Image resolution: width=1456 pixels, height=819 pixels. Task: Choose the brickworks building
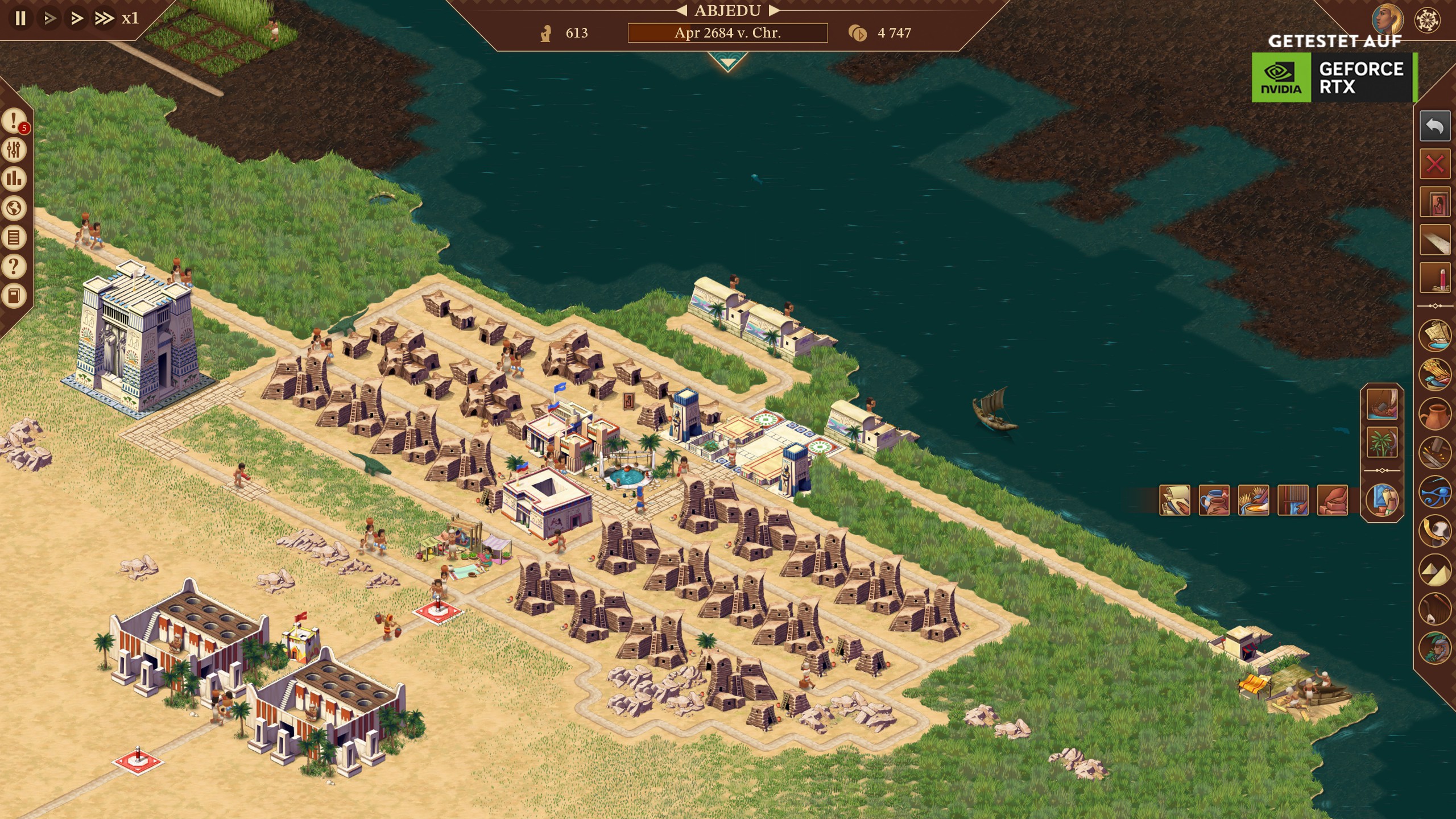pos(1332,500)
